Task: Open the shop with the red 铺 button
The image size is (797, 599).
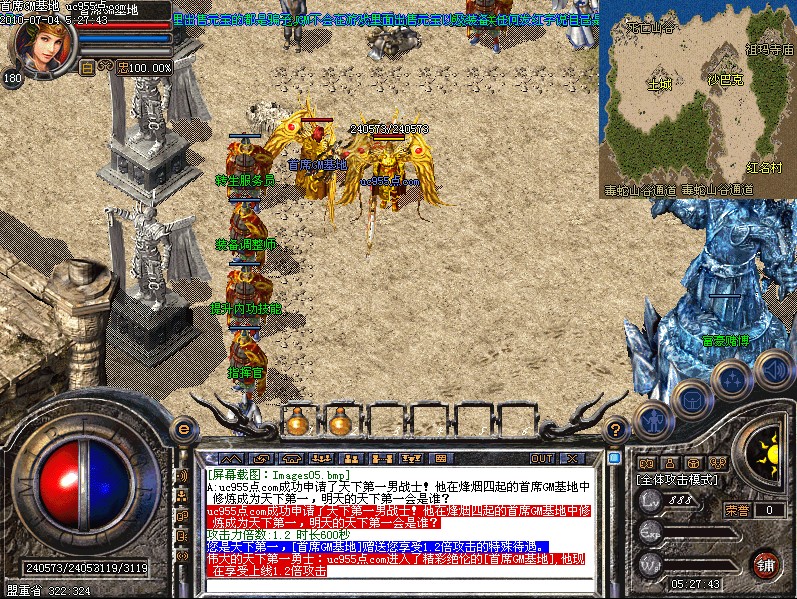Action: pyautogui.click(x=765, y=563)
